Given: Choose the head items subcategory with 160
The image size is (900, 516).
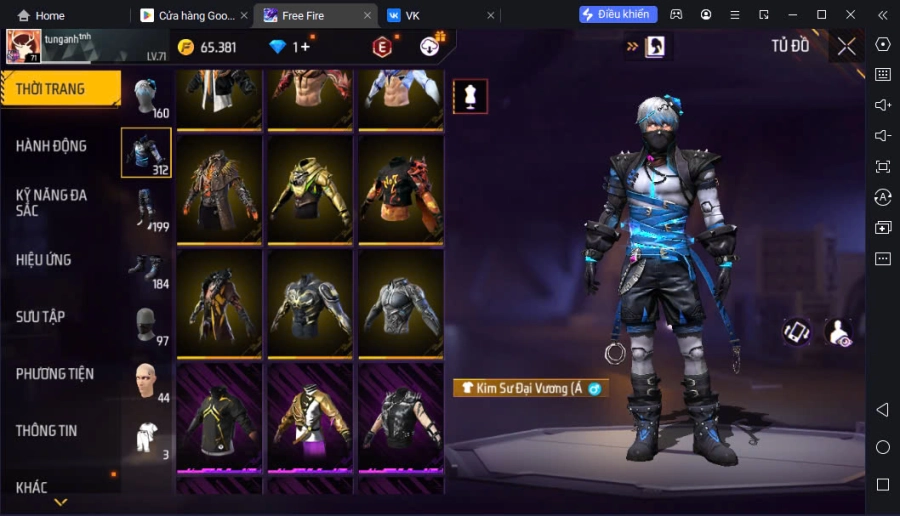Looking at the screenshot, I should pyautogui.click(x=147, y=97).
